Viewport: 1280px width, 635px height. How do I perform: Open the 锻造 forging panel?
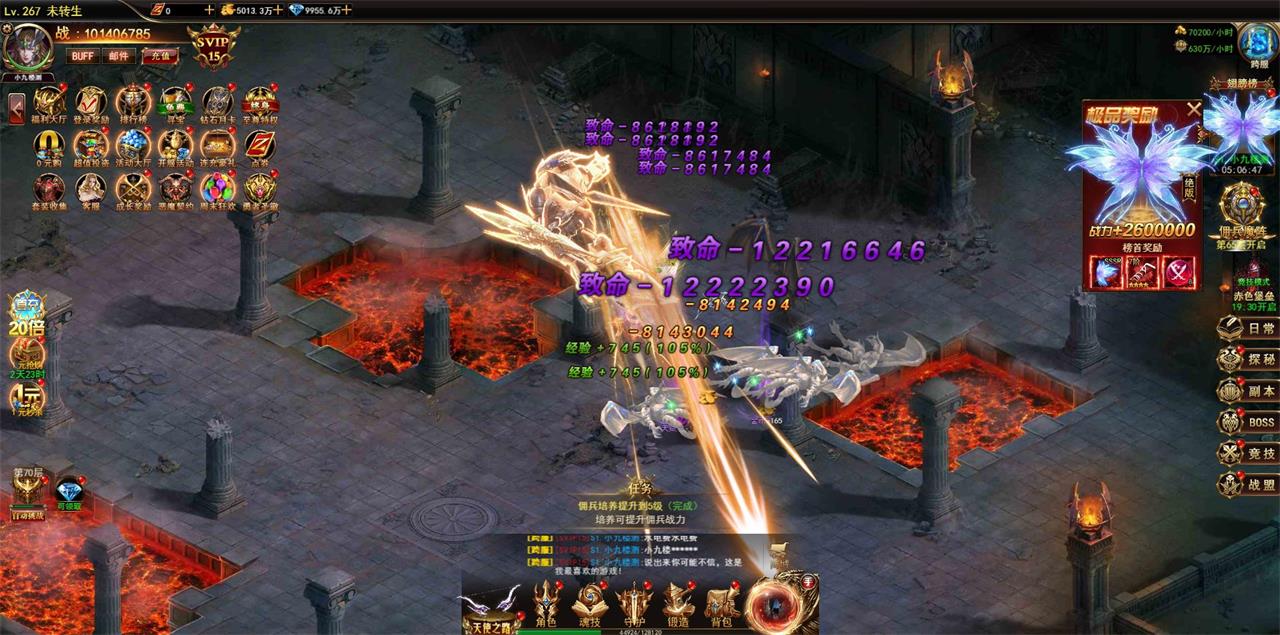(x=678, y=604)
